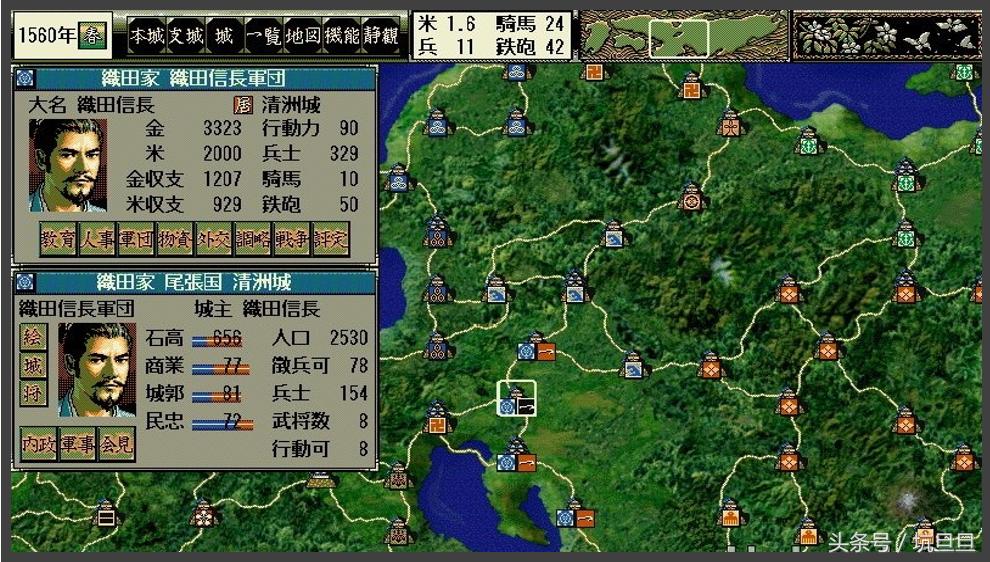This screenshot has width=990, height=562.
Task: Open the 評定 (council) command
Action: [331, 239]
